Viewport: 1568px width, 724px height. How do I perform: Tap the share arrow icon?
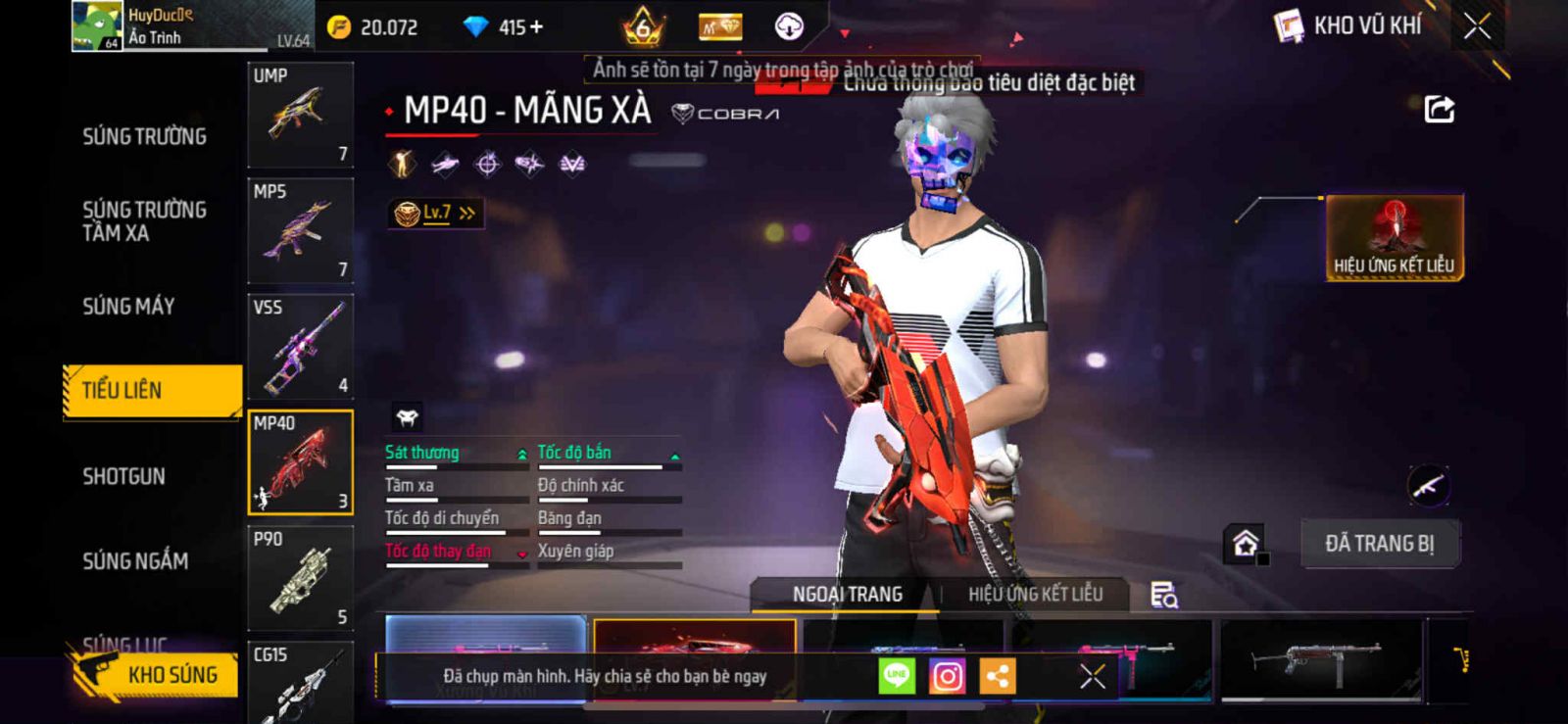pos(1439,109)
